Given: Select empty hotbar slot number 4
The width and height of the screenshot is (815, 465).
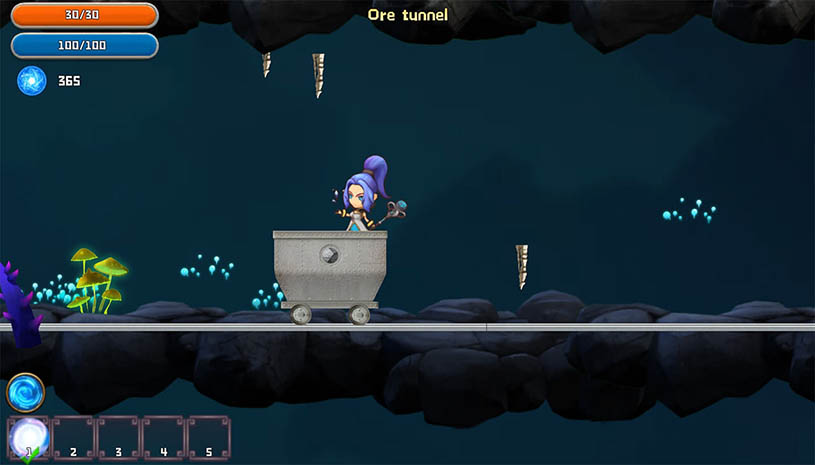Looking at the screenshot, I should point(163,437).
